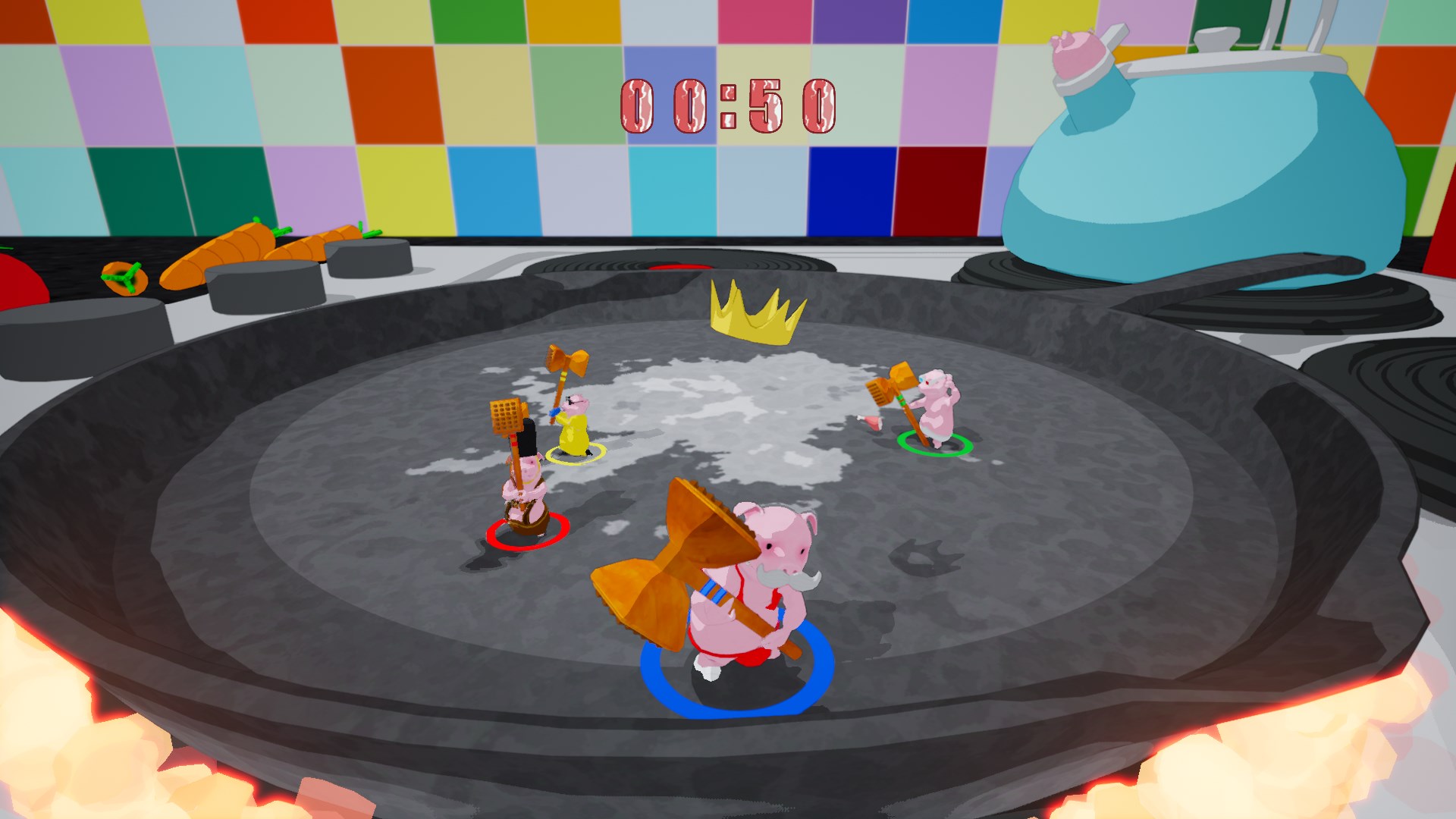Click the orange pepper near the carrots

pos(125,281)
